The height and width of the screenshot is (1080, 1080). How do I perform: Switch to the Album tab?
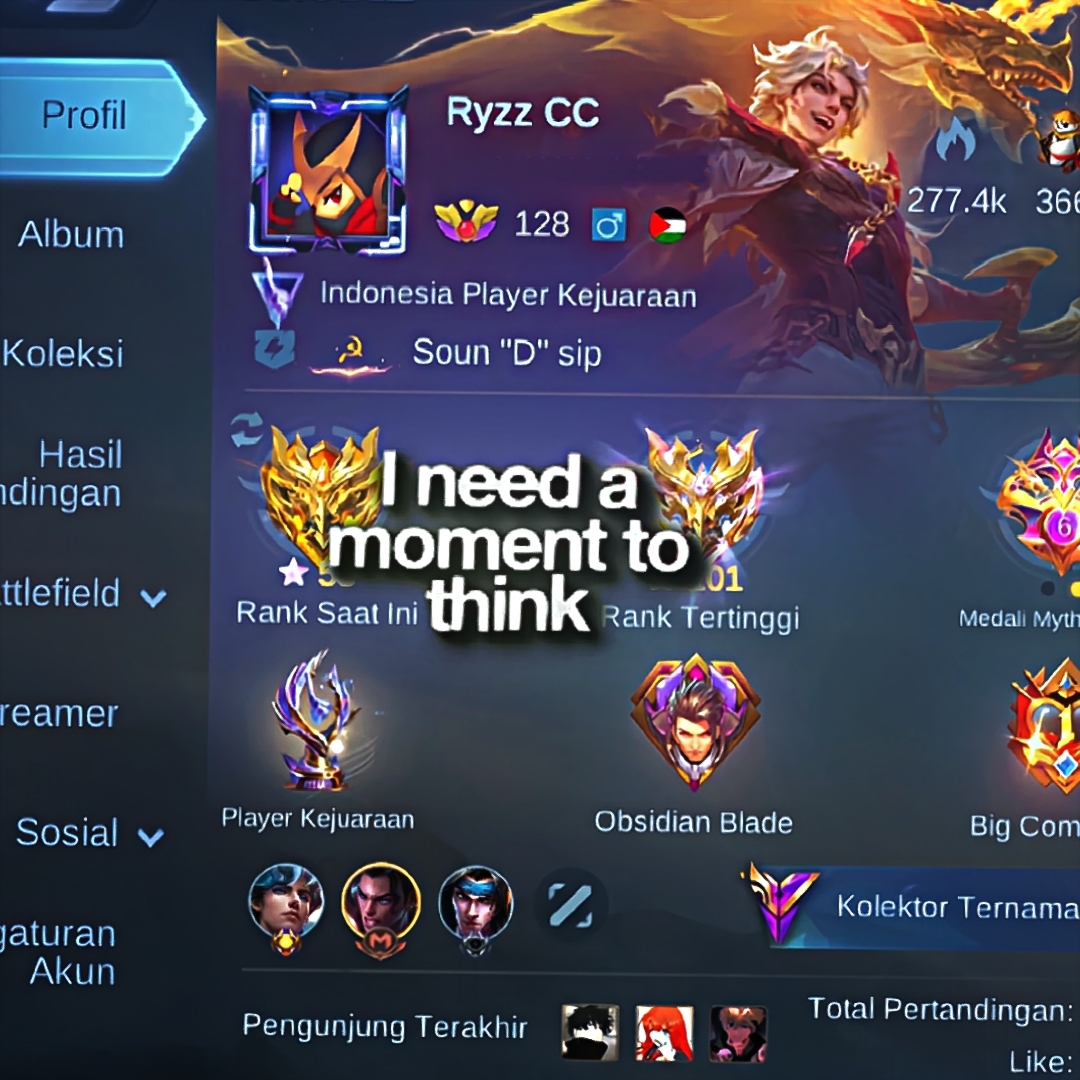pos(71,235)
